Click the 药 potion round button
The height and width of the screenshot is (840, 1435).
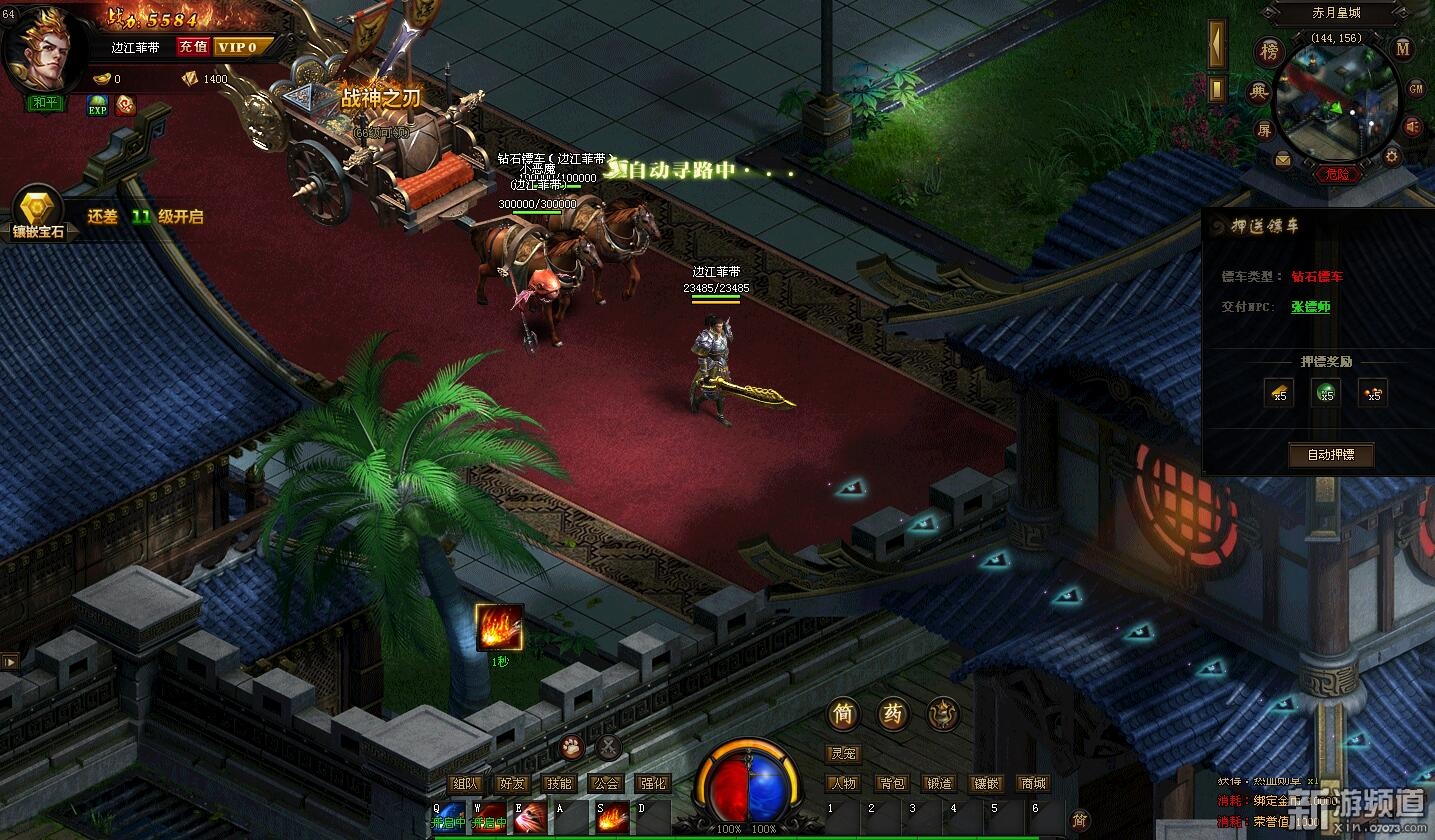[892, 714]
